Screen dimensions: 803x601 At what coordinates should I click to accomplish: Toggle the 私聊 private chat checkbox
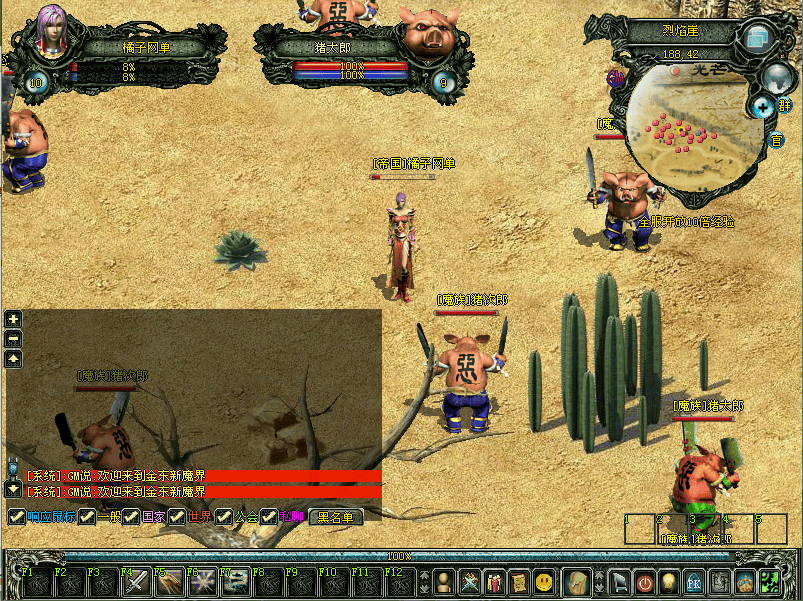tap(269, 517)
